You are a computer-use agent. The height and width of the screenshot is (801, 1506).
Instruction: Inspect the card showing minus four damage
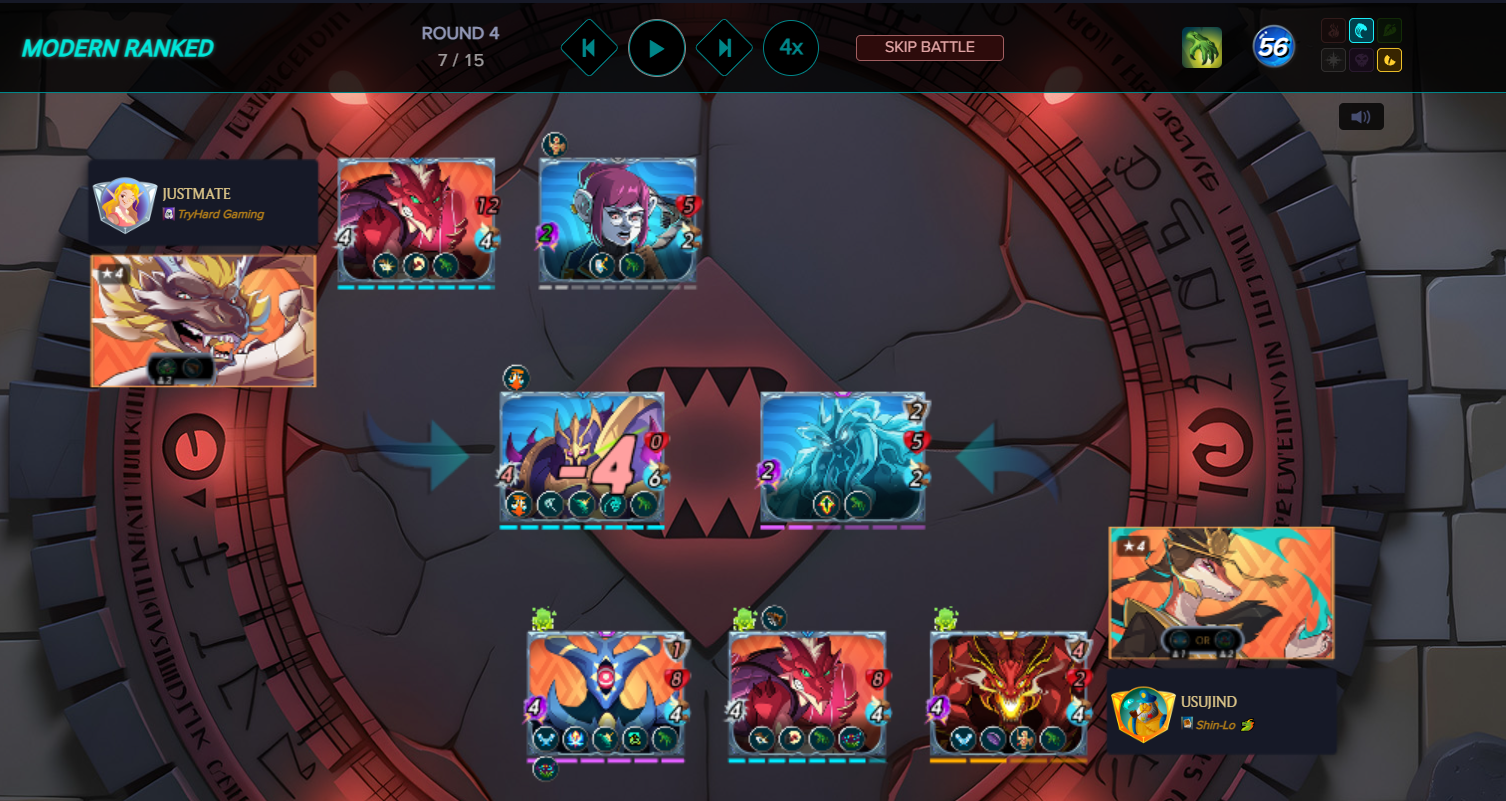[x=582, y=457]
